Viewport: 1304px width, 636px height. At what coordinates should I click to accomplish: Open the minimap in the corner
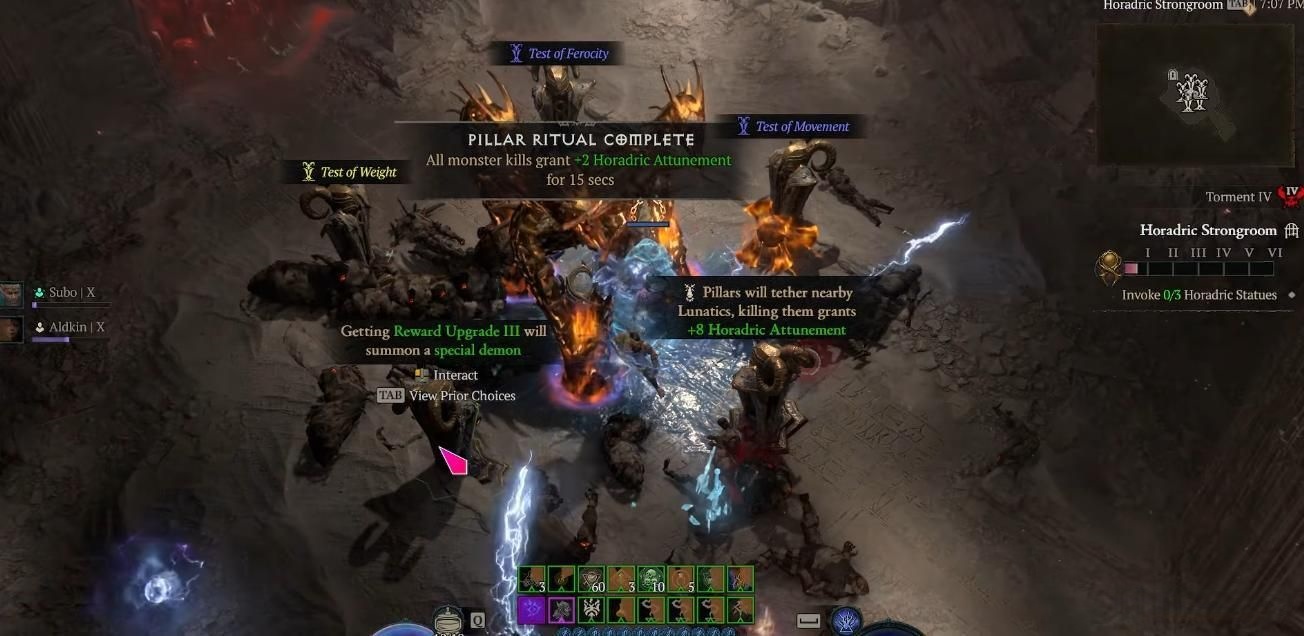(1194, 94)
